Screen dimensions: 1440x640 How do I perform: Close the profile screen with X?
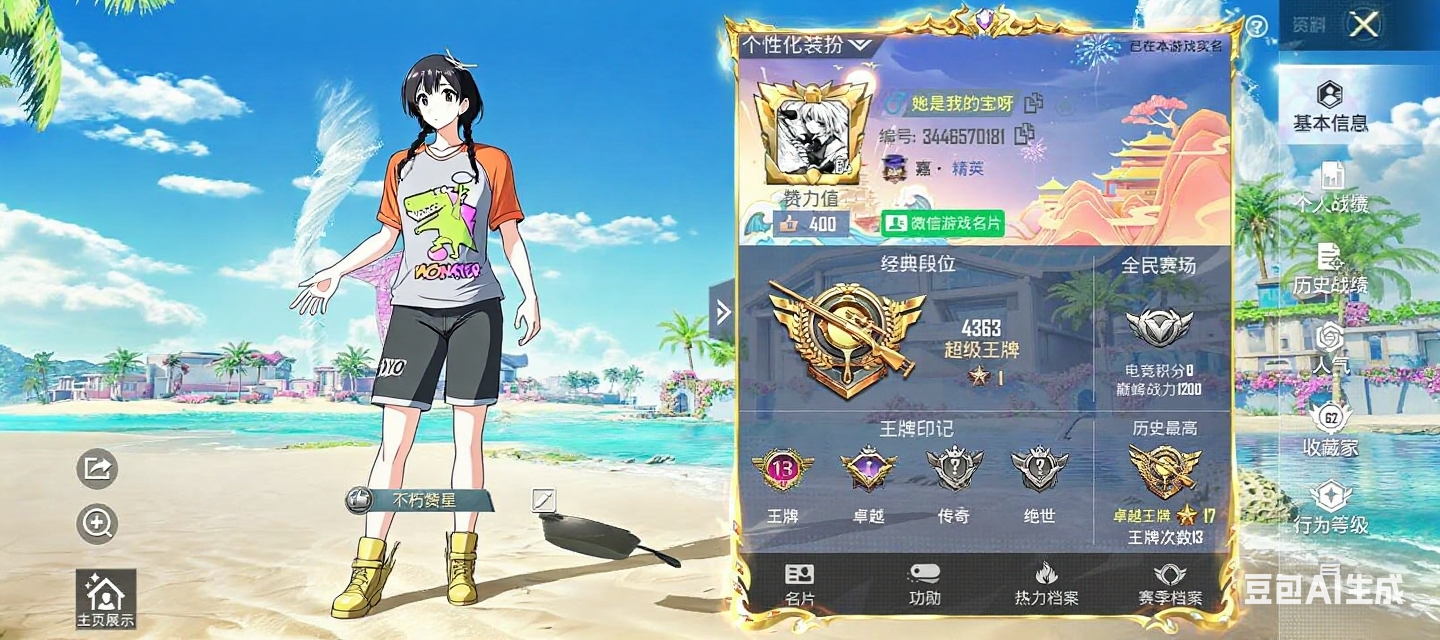point(1364,25)
